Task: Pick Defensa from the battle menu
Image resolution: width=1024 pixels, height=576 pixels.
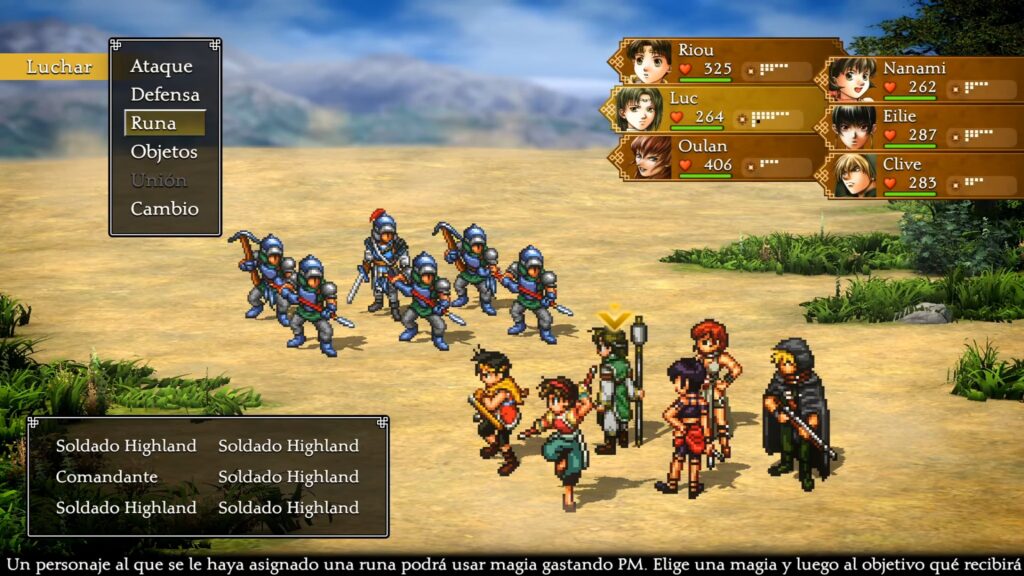Action: click(x=165, y=95)
